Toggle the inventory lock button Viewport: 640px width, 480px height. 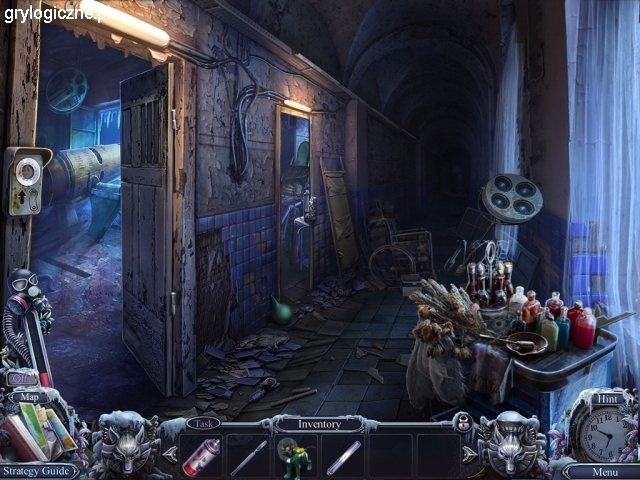(x=462, y=422)
